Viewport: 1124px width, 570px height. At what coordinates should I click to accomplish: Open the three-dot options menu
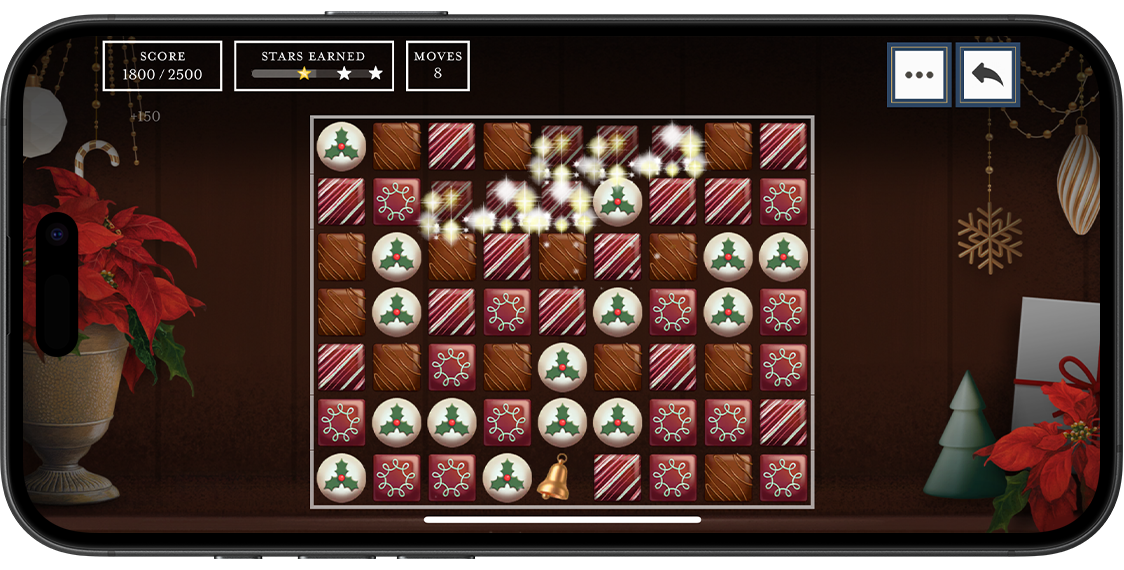[x=918, y=75]
